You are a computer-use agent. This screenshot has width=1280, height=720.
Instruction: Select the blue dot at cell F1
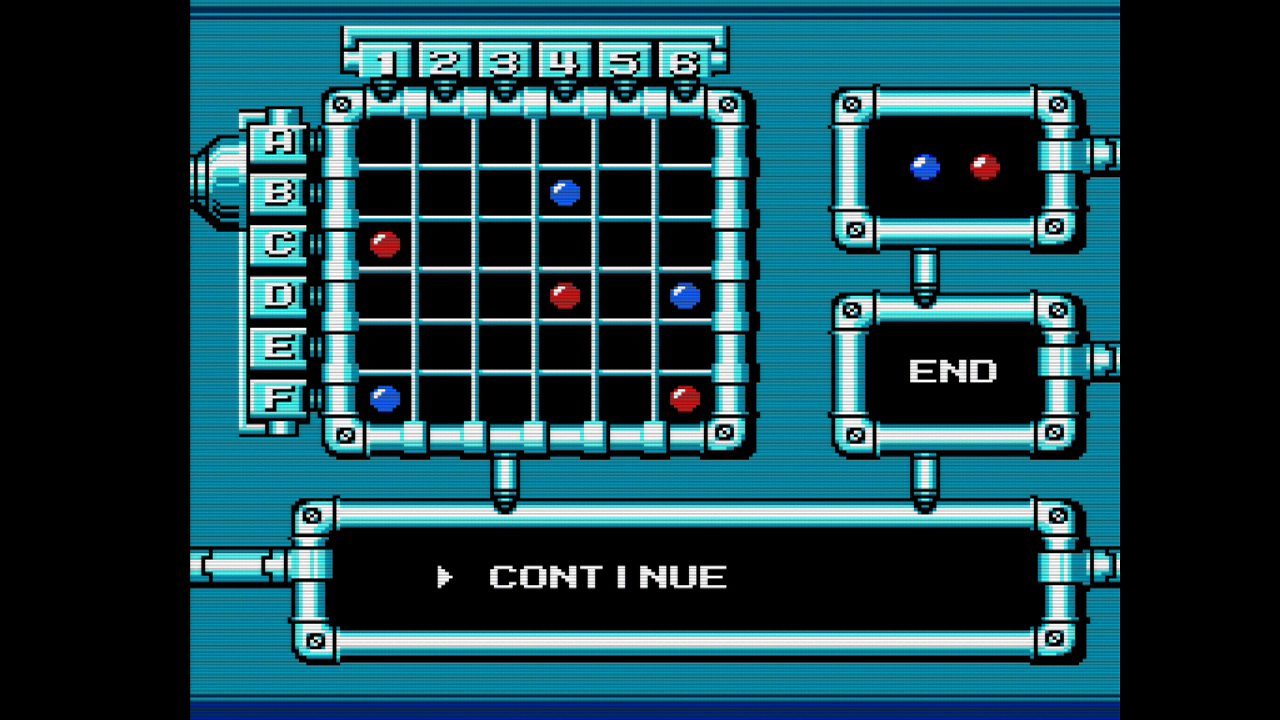tap(385, 398)
